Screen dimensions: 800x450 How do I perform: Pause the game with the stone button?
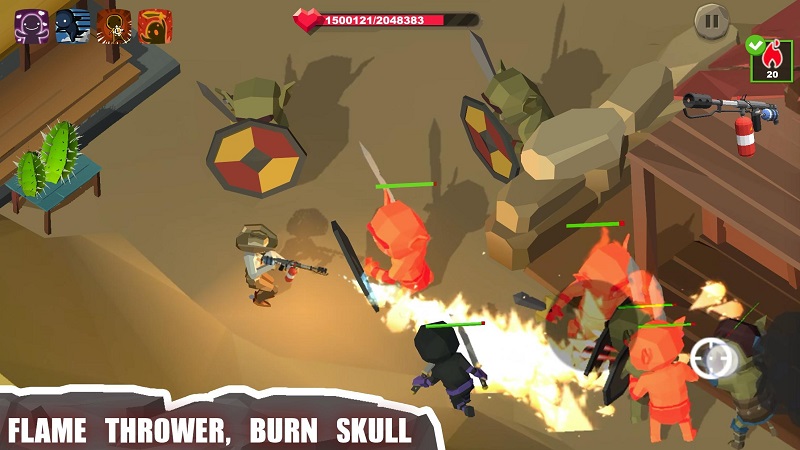pyautogui.click(x=712, y=22)
